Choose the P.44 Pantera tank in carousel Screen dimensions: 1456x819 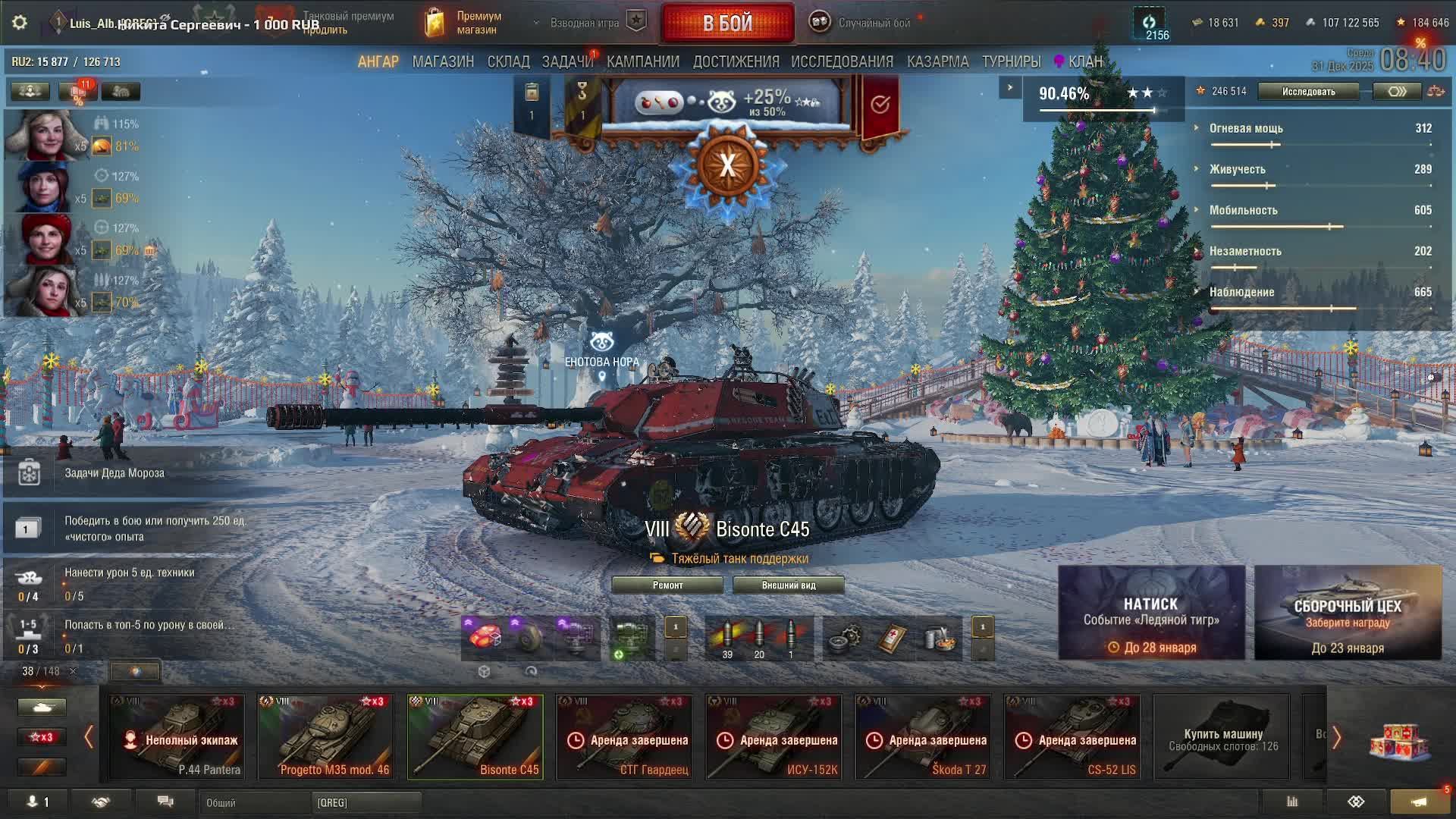(177, 737)
